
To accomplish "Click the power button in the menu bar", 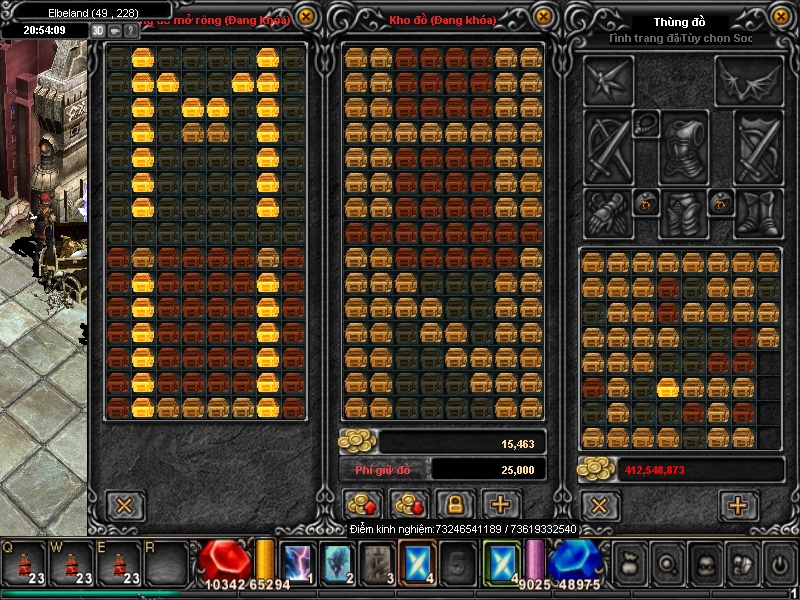I will (779, 564).
